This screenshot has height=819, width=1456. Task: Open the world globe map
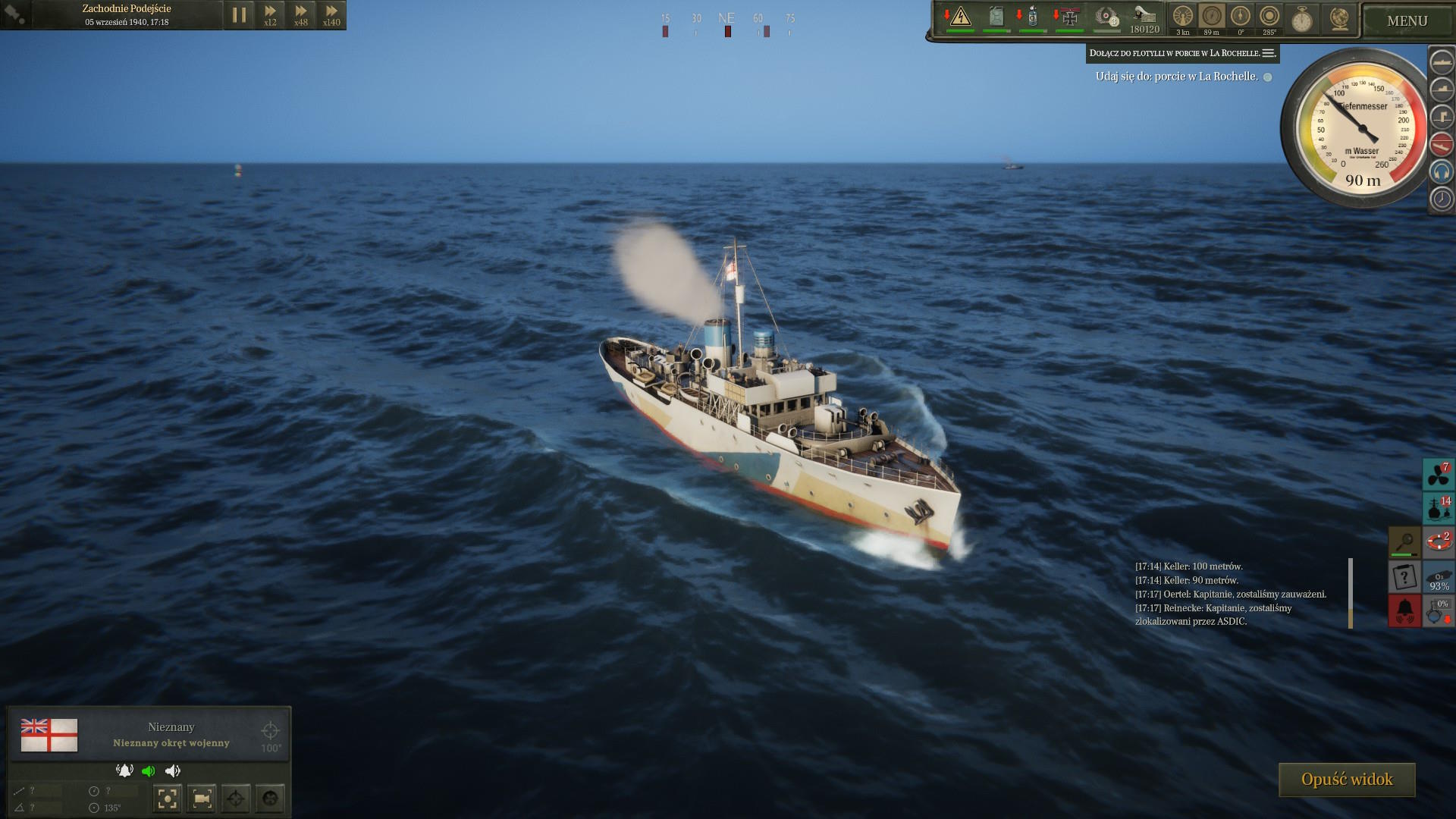(1339, 18)
